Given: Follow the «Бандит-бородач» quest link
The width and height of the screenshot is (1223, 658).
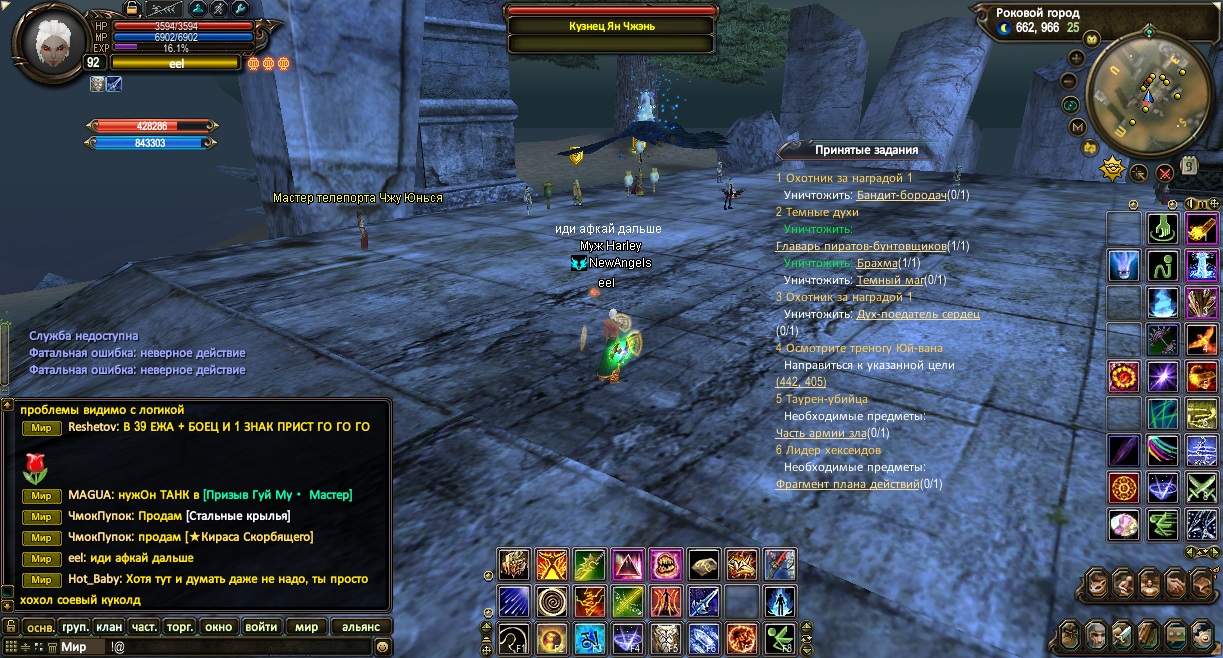Looking at the screenshot, I should tap(901, 195).
